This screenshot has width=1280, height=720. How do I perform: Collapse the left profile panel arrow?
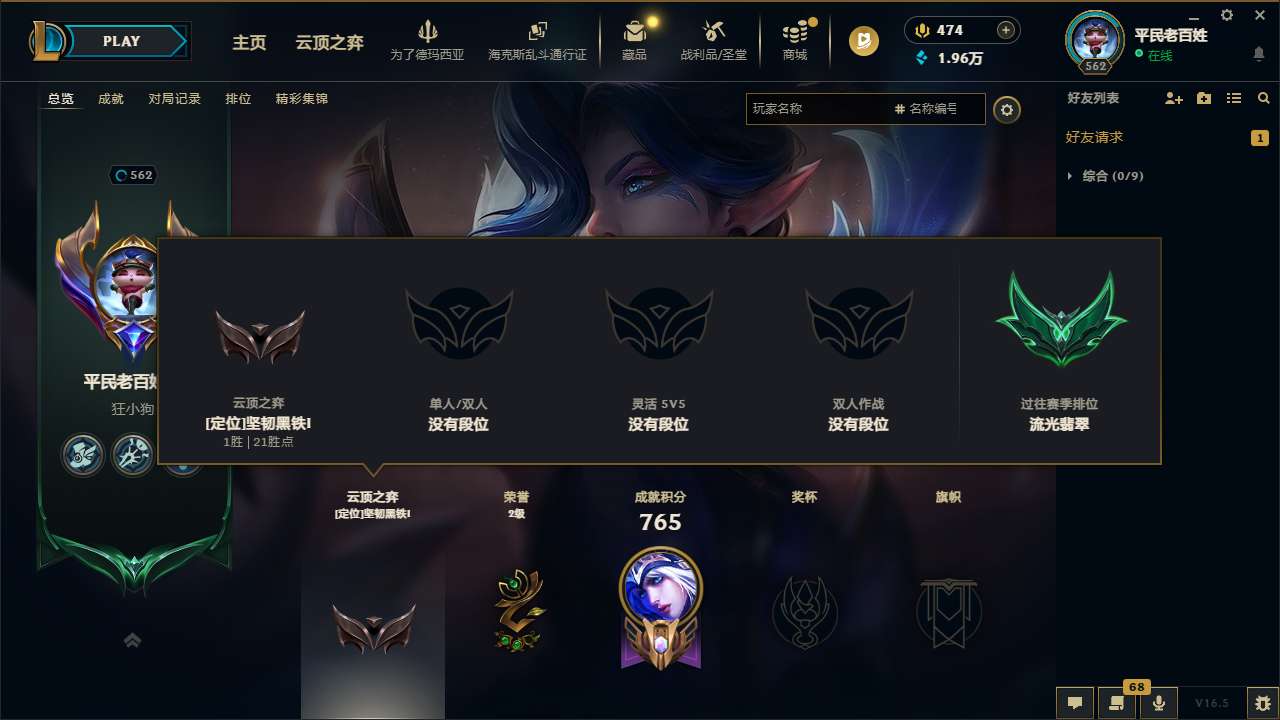[132, 640]
